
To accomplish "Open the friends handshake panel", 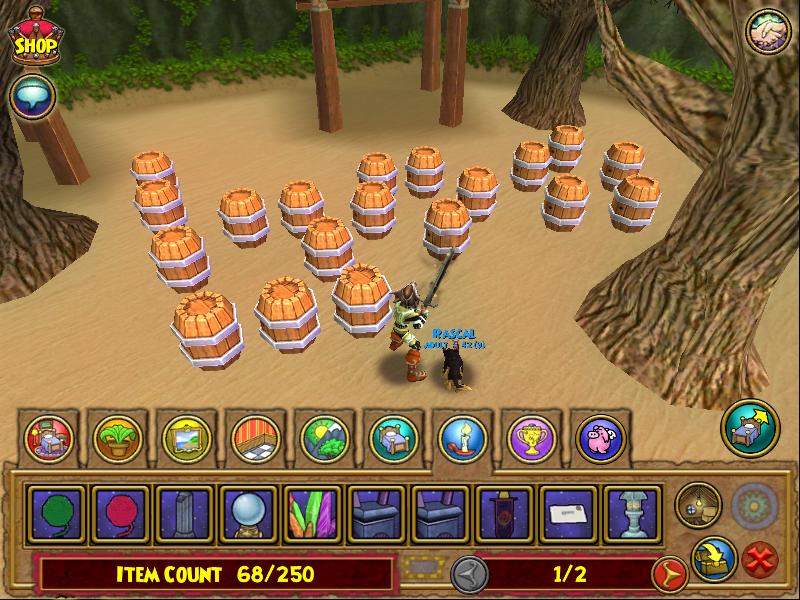I will coord(767,33).
